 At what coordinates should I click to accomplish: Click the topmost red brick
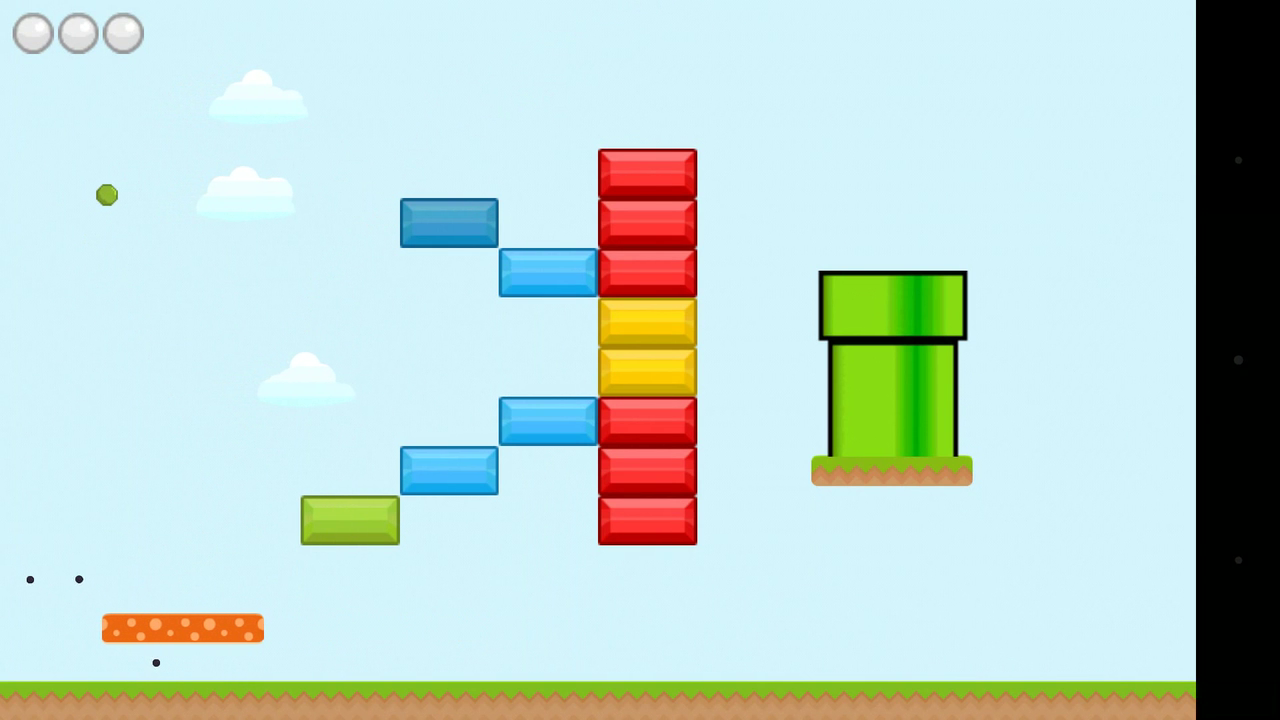[x=647, y=172]
